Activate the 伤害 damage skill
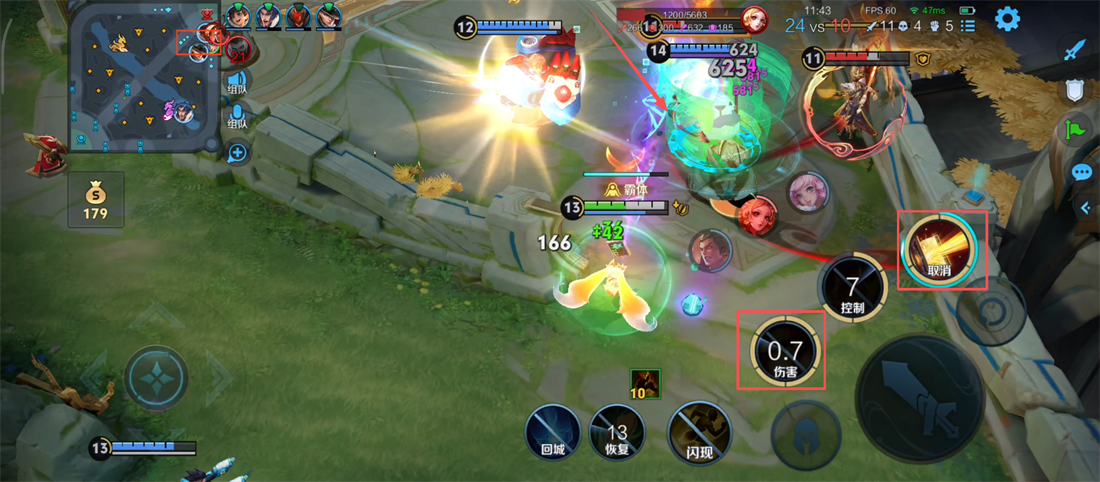Viewport: 1100px width, 482px height. click(x=785, y=351)
